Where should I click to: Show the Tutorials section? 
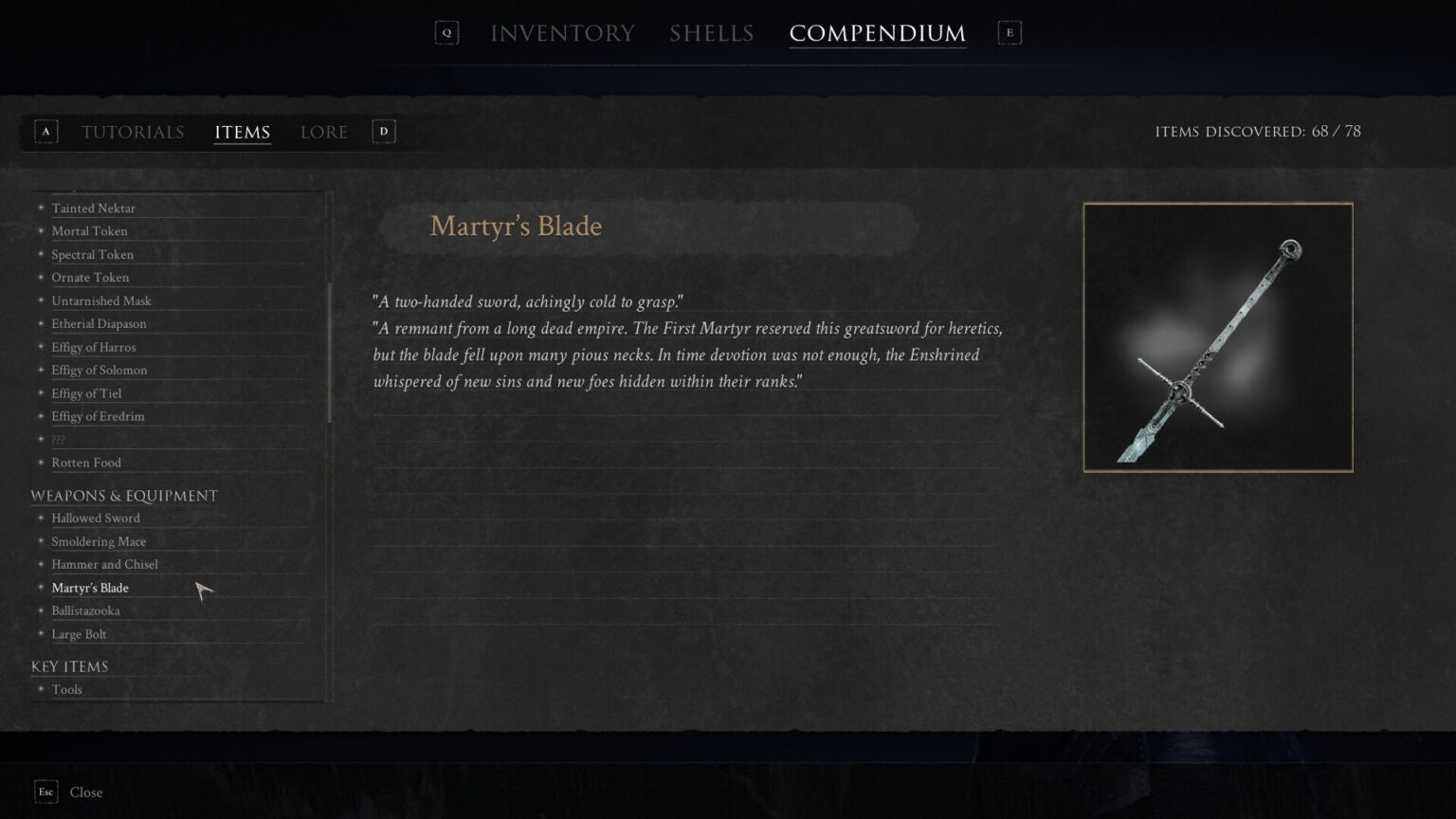coord(133,132)
